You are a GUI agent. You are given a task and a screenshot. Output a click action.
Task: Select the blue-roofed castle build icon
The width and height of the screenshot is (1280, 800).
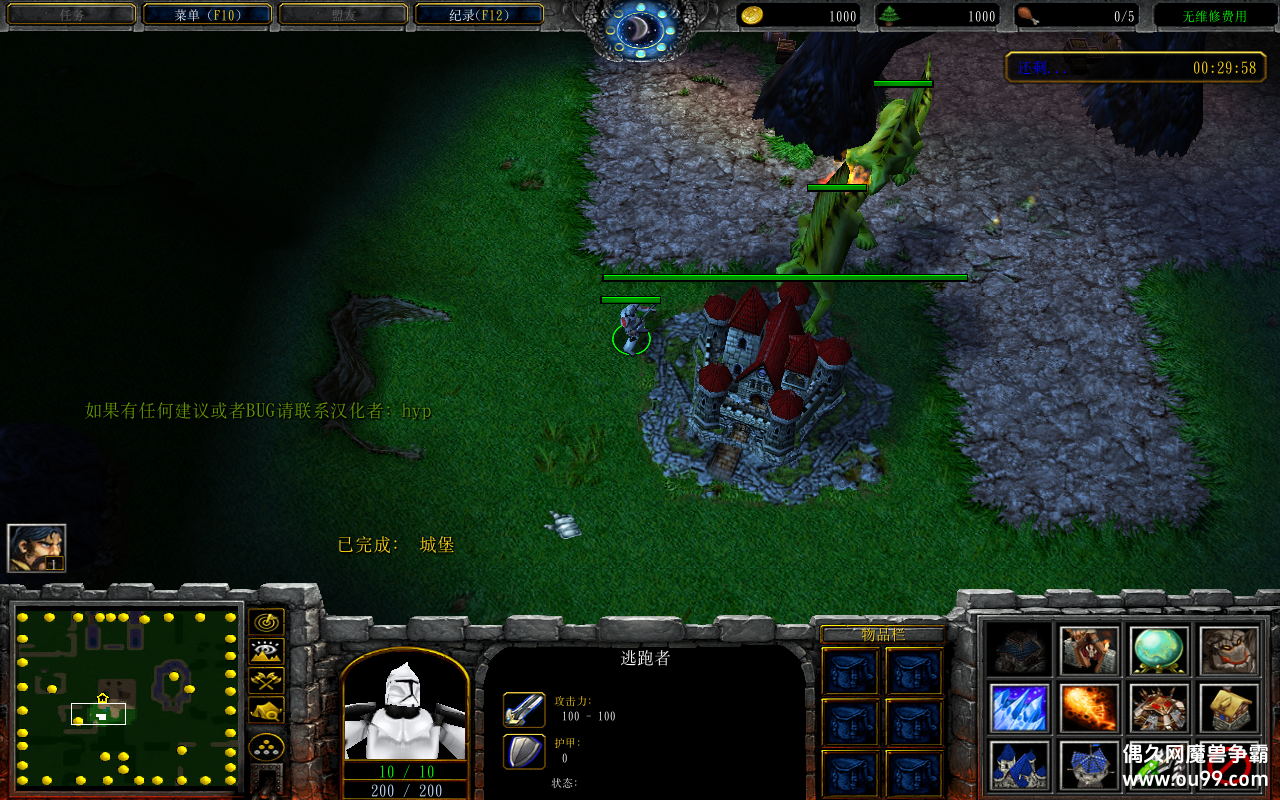pyautogui.click(x=1019, y=765)
